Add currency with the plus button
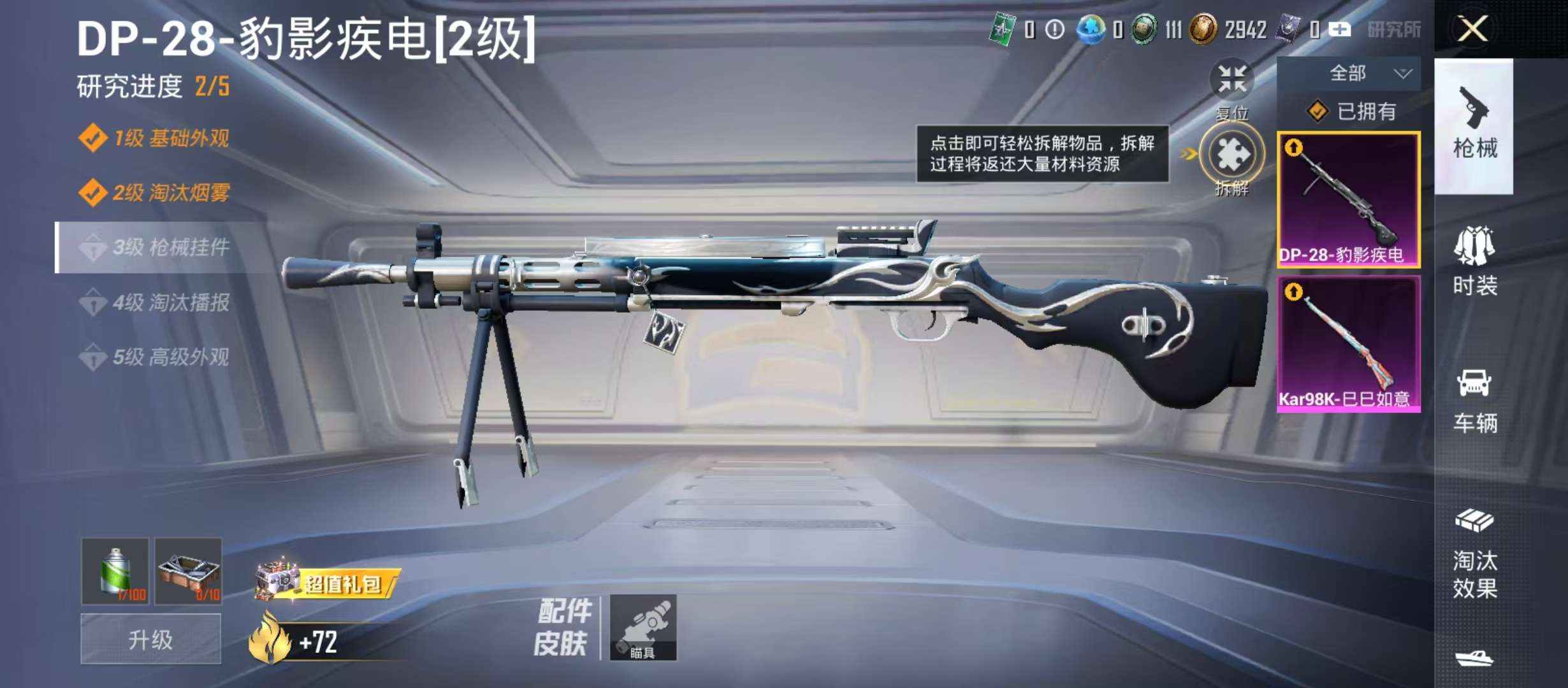Image resolution: width=1568 pixels, height=688 pixels. (x=1339, y=29)
